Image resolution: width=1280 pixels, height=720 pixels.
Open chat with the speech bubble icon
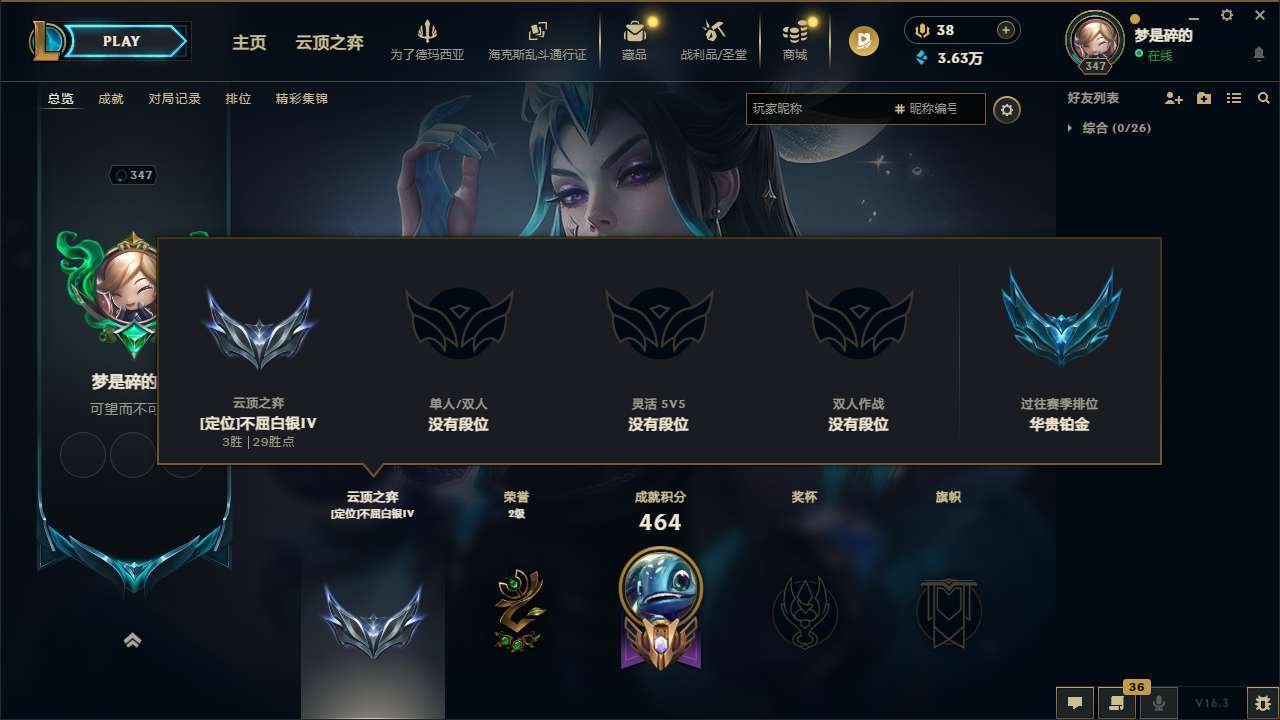[1075, 703]
